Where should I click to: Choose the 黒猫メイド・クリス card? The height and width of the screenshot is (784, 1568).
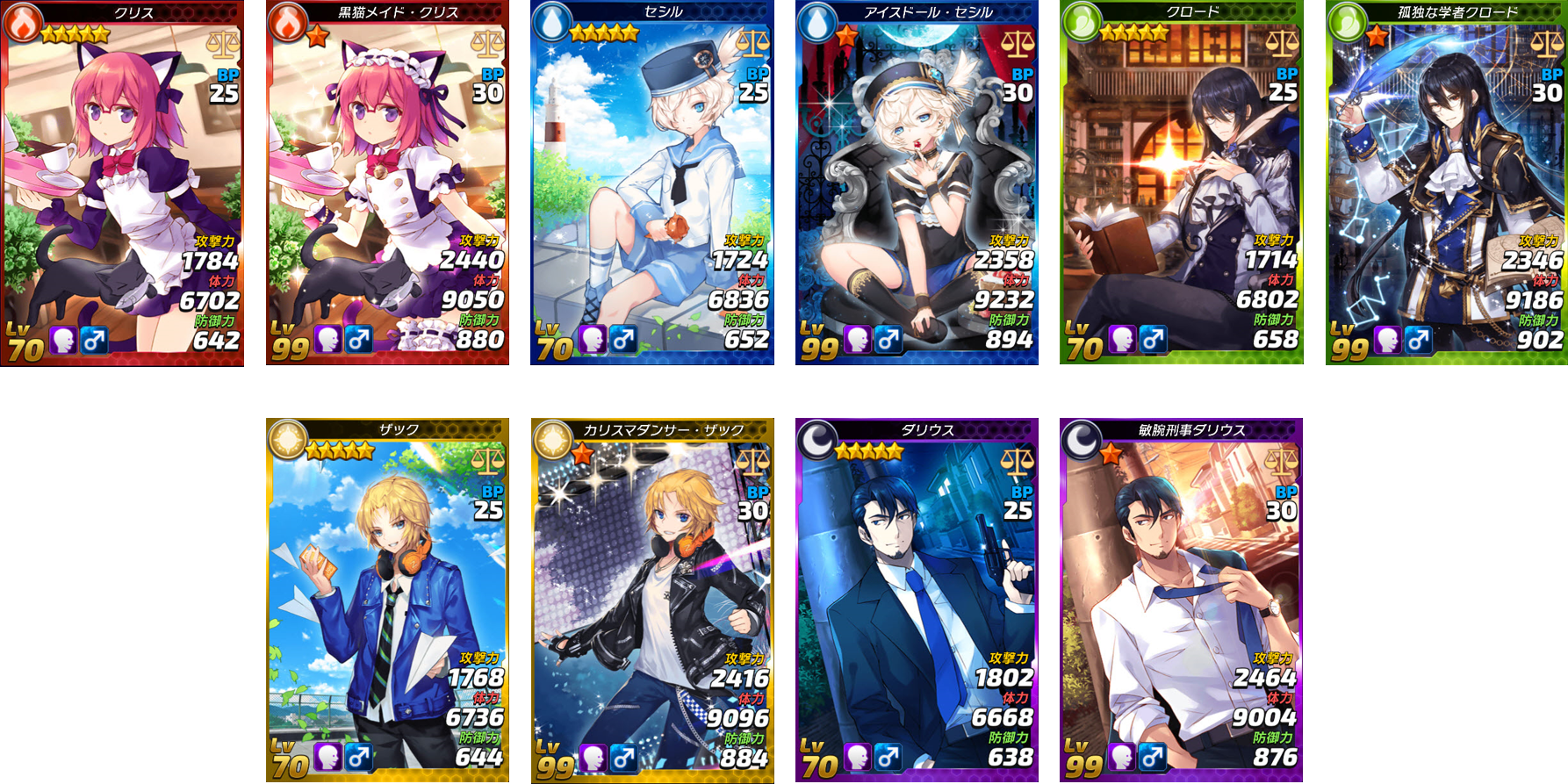coord(387,183)
